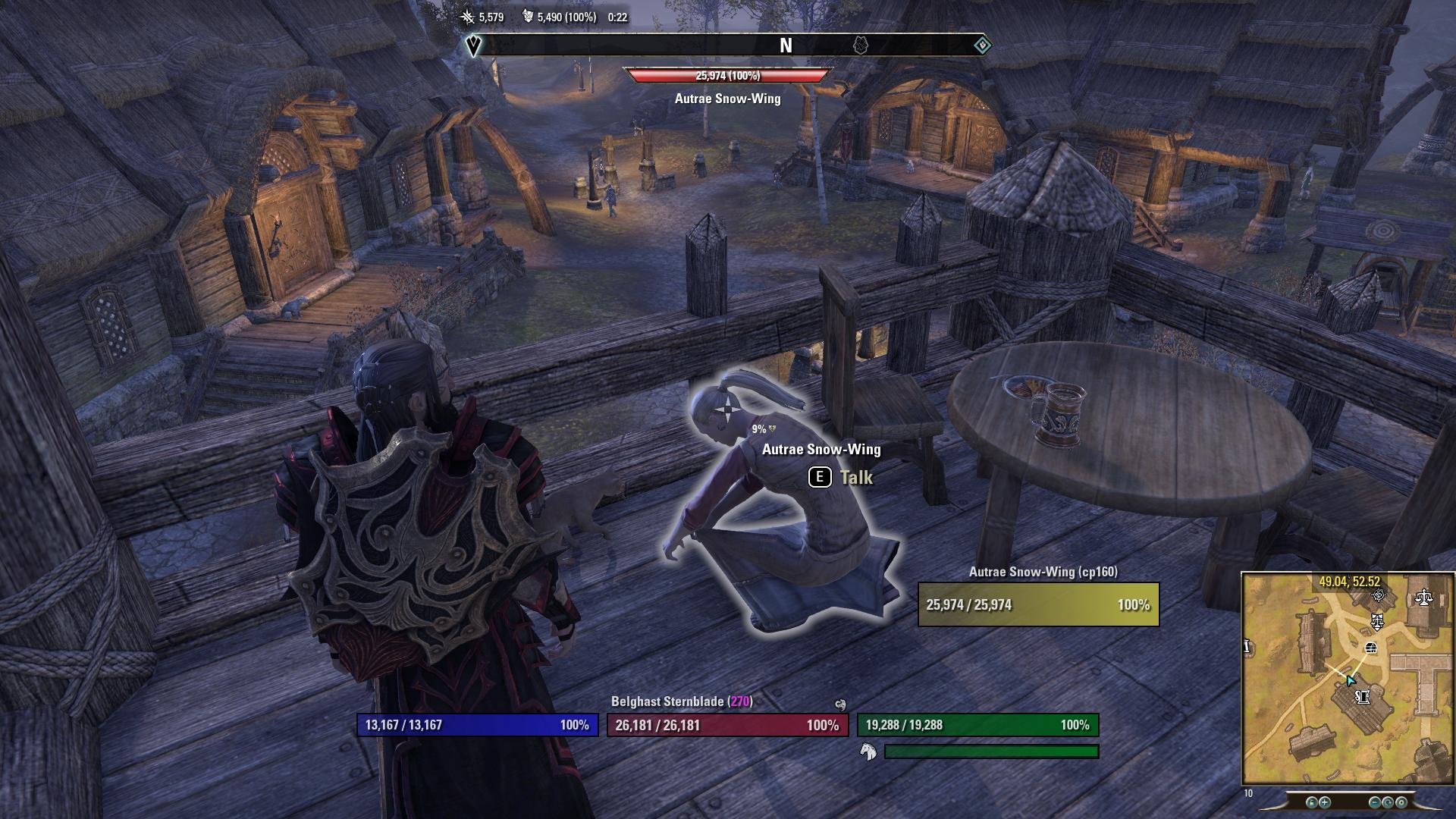Select the bear-head marker on the compass
Screen dimensions: 1456x819
coord(860,45)
